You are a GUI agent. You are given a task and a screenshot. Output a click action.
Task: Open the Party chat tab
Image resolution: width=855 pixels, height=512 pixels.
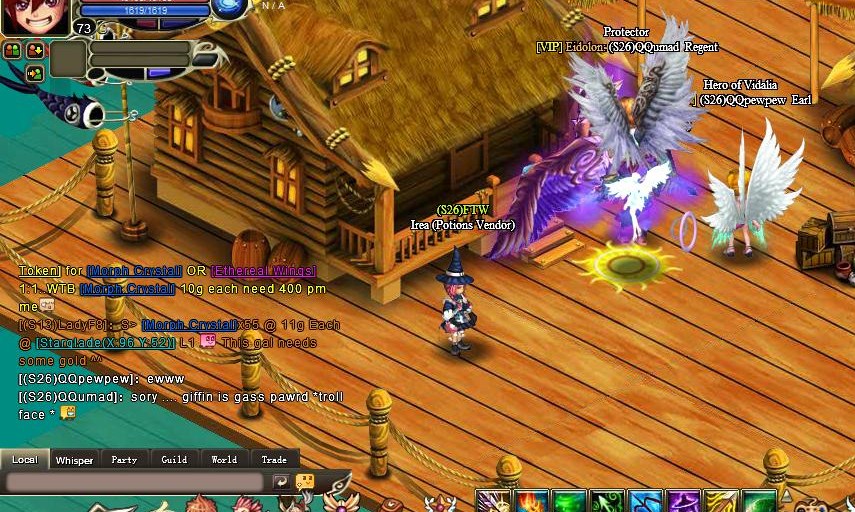click(124, 460)
